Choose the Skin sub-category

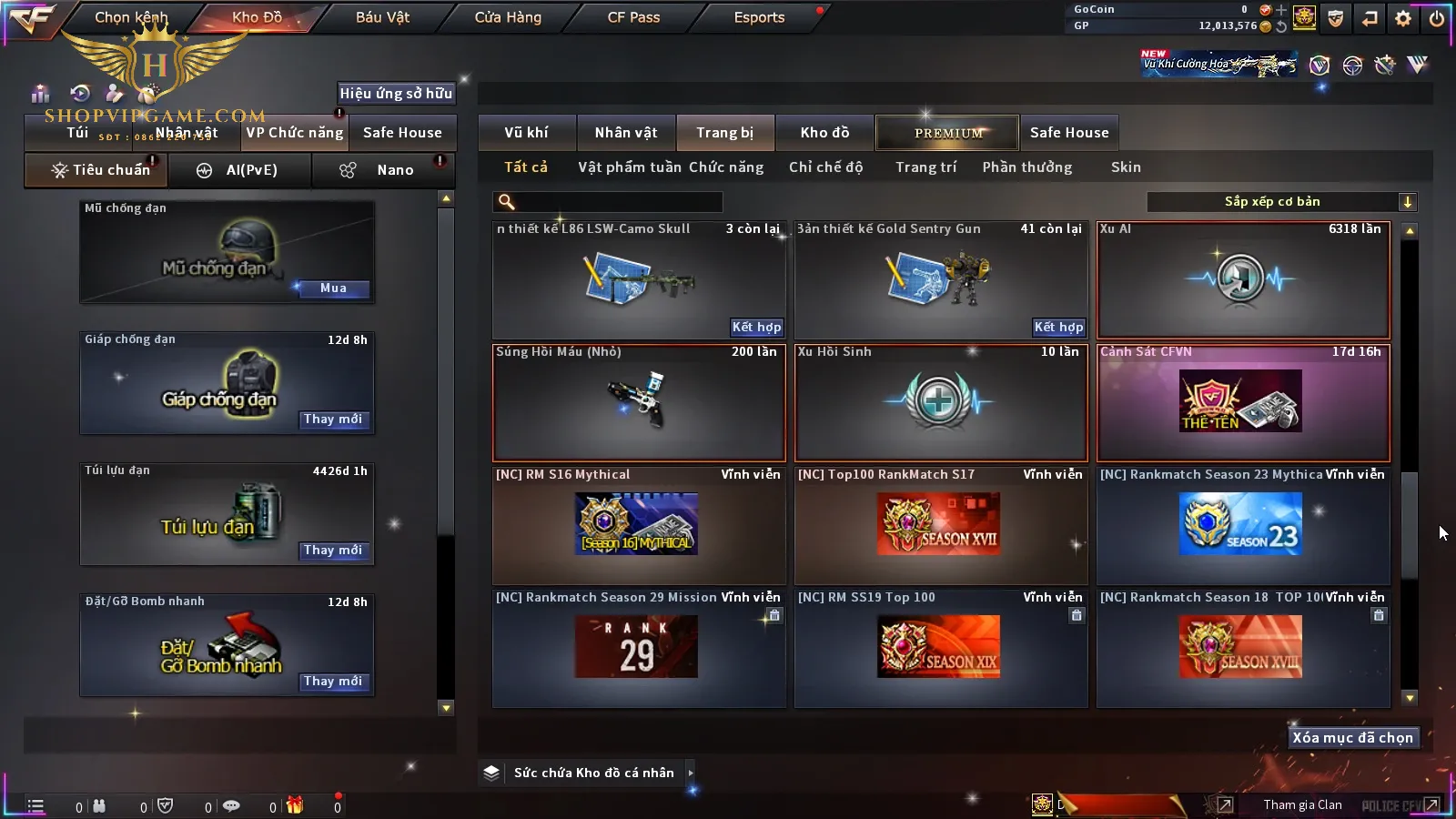(x=1126, y=167)
